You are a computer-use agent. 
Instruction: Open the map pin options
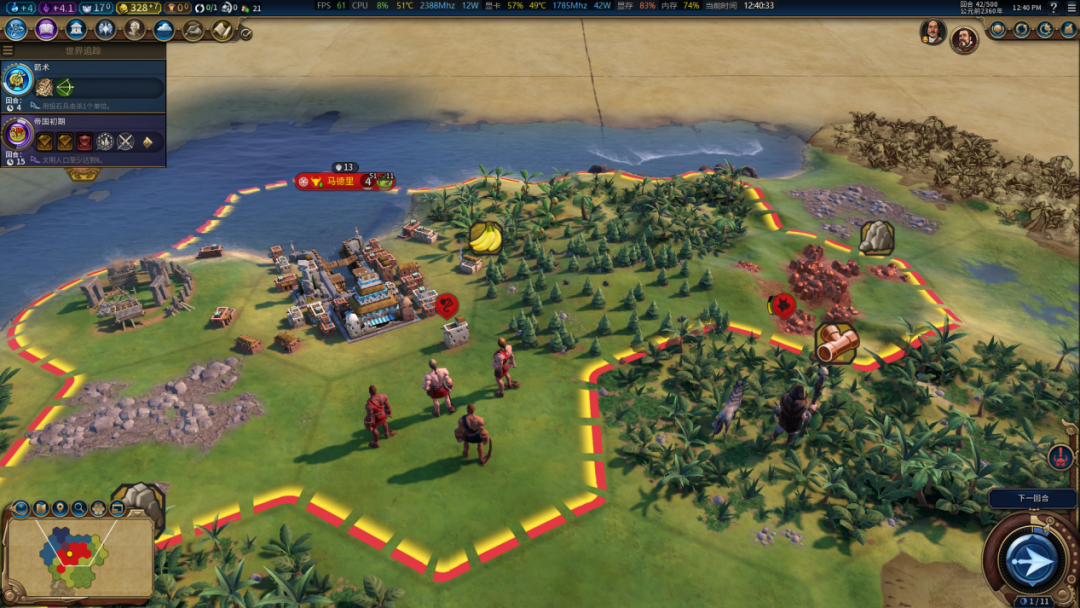60,508
